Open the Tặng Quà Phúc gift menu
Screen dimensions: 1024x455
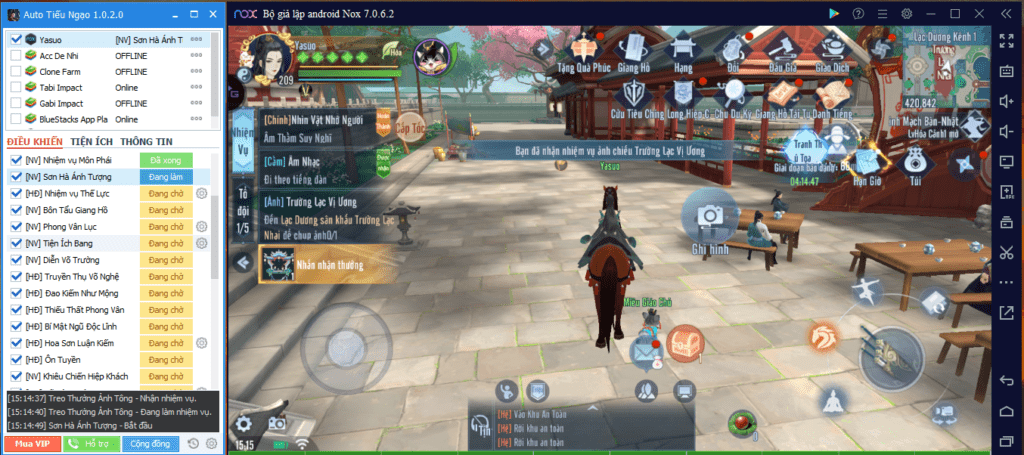(590, 50)
